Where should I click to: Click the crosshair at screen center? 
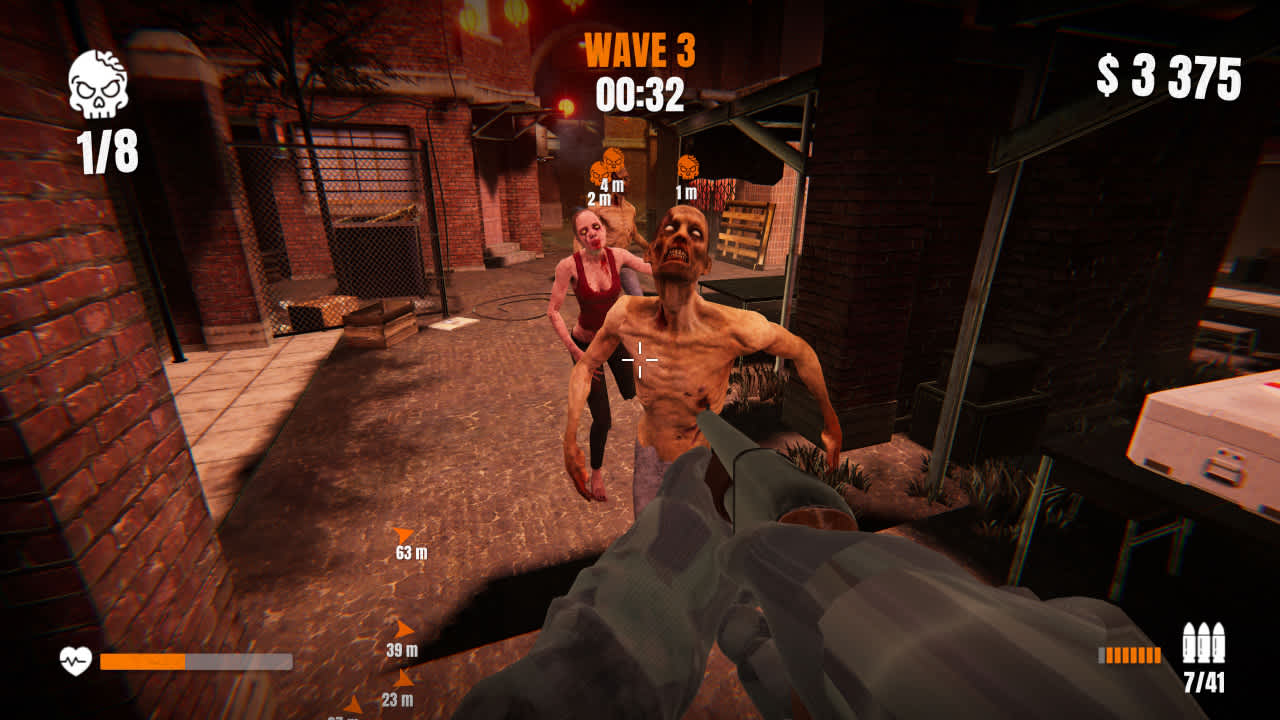(x=640, y=360)
